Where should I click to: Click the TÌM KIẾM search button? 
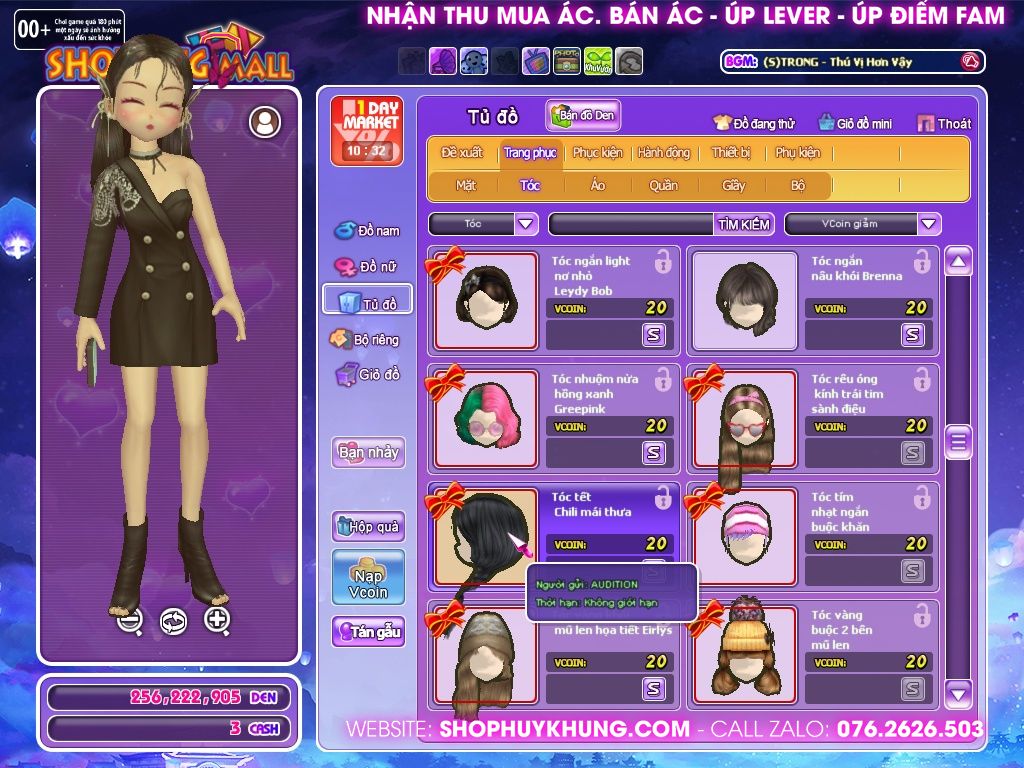(x=744, y=224)
